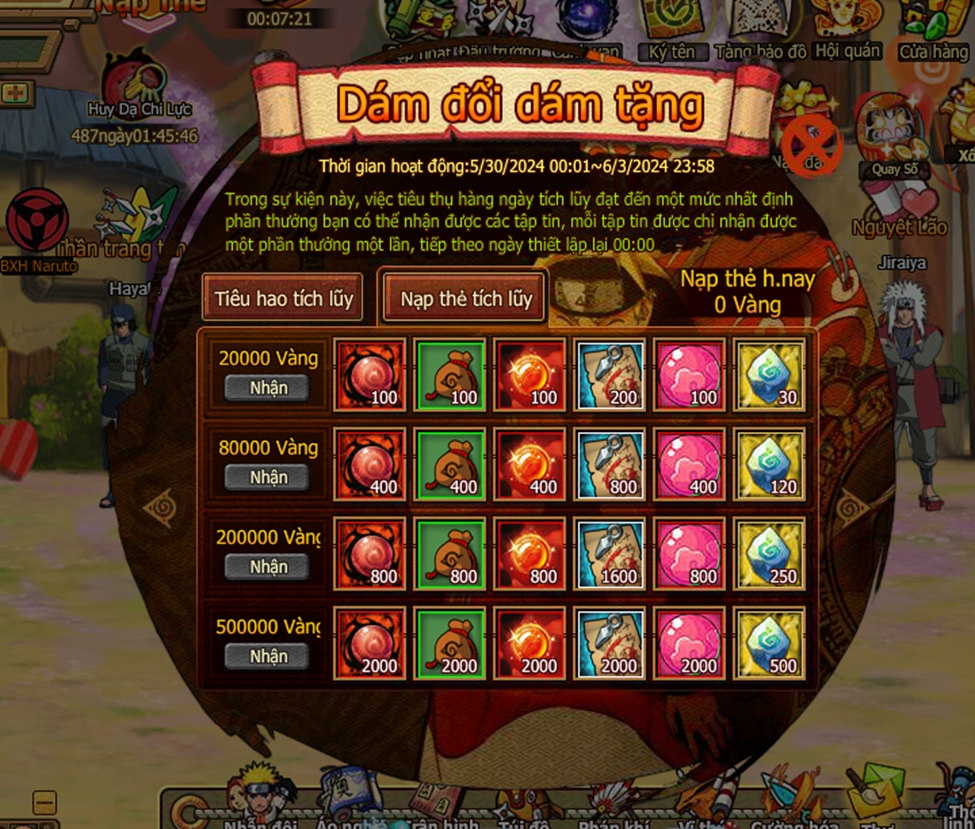Claim the 20000 Vàng reward with Nhận
This screenshot has height=829, width=975.
268,388
